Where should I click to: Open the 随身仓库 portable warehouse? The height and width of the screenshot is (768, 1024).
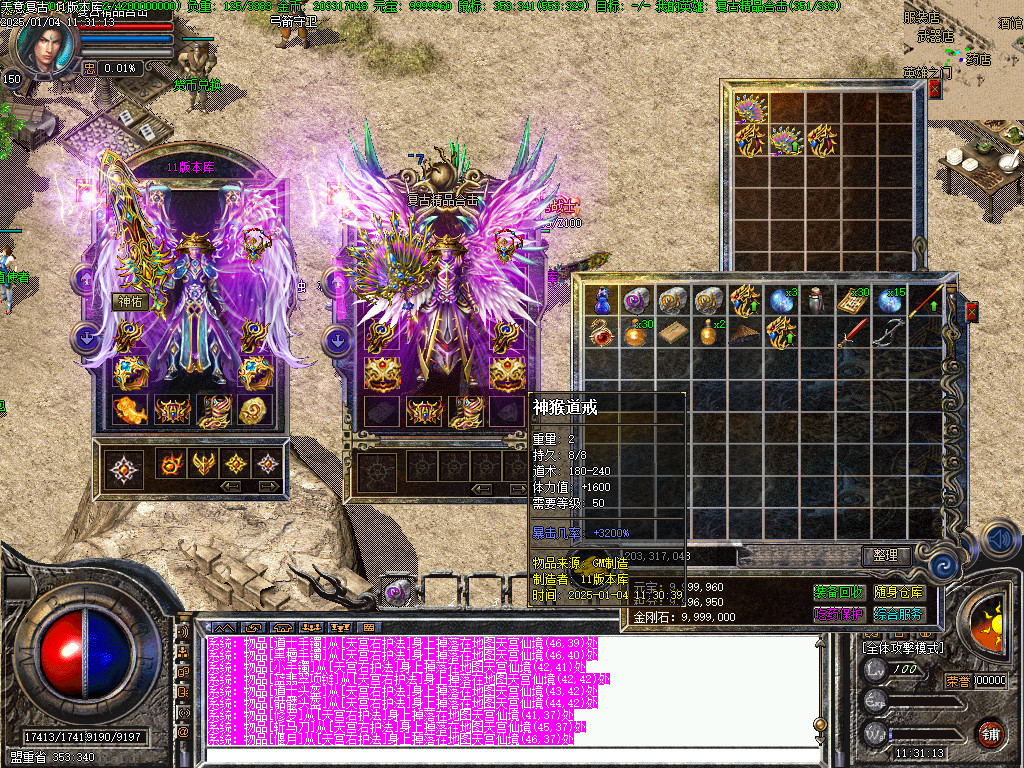(x=898, y=593)
